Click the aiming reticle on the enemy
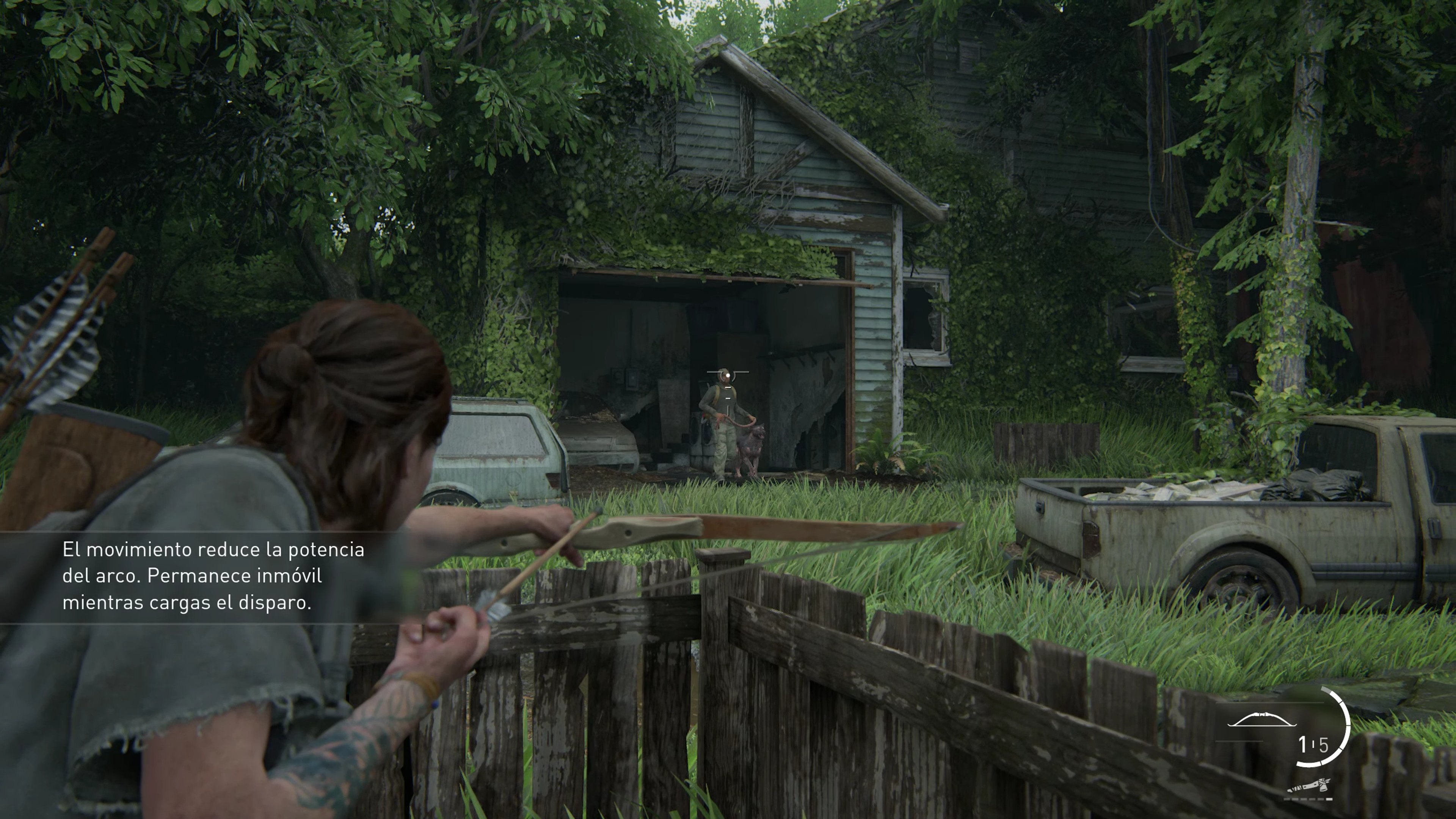Screen dimensions: 1456x819 [x=728, y=376]
